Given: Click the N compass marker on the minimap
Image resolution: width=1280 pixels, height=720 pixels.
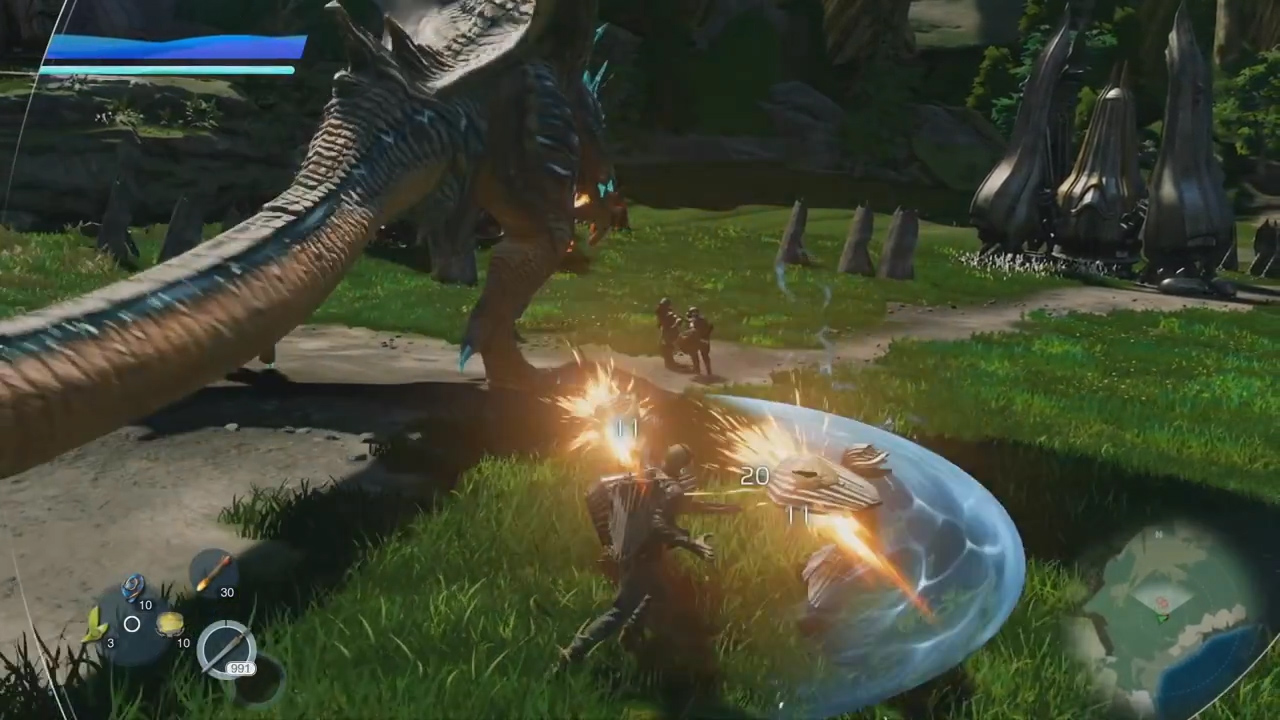Looking at the screenshot, I should (x=1157, y=534).
